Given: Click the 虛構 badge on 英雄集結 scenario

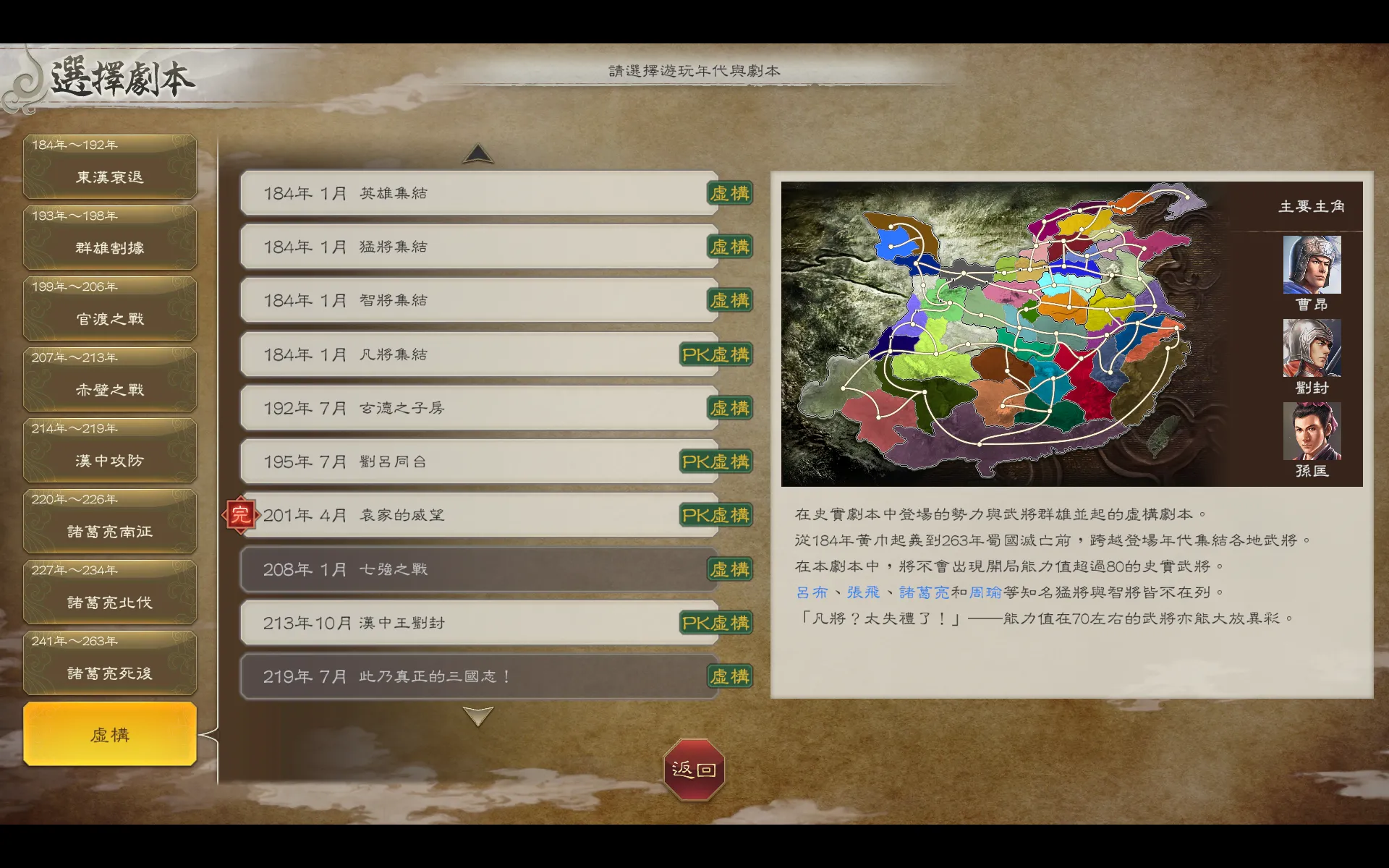Looking at the screenshot, I should [730, 193].
